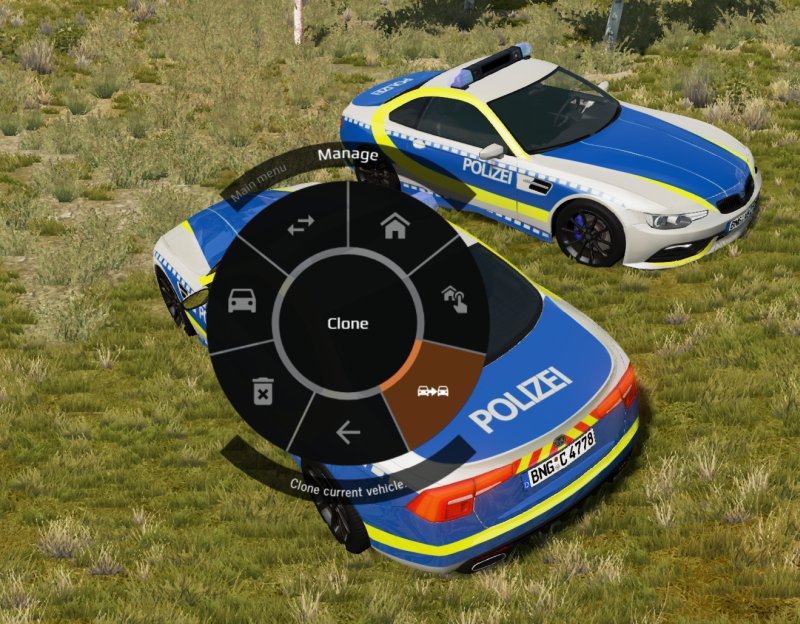800x624 pixels.
Task: Choose the back arrow radial segment
Action: pos(348,432)
